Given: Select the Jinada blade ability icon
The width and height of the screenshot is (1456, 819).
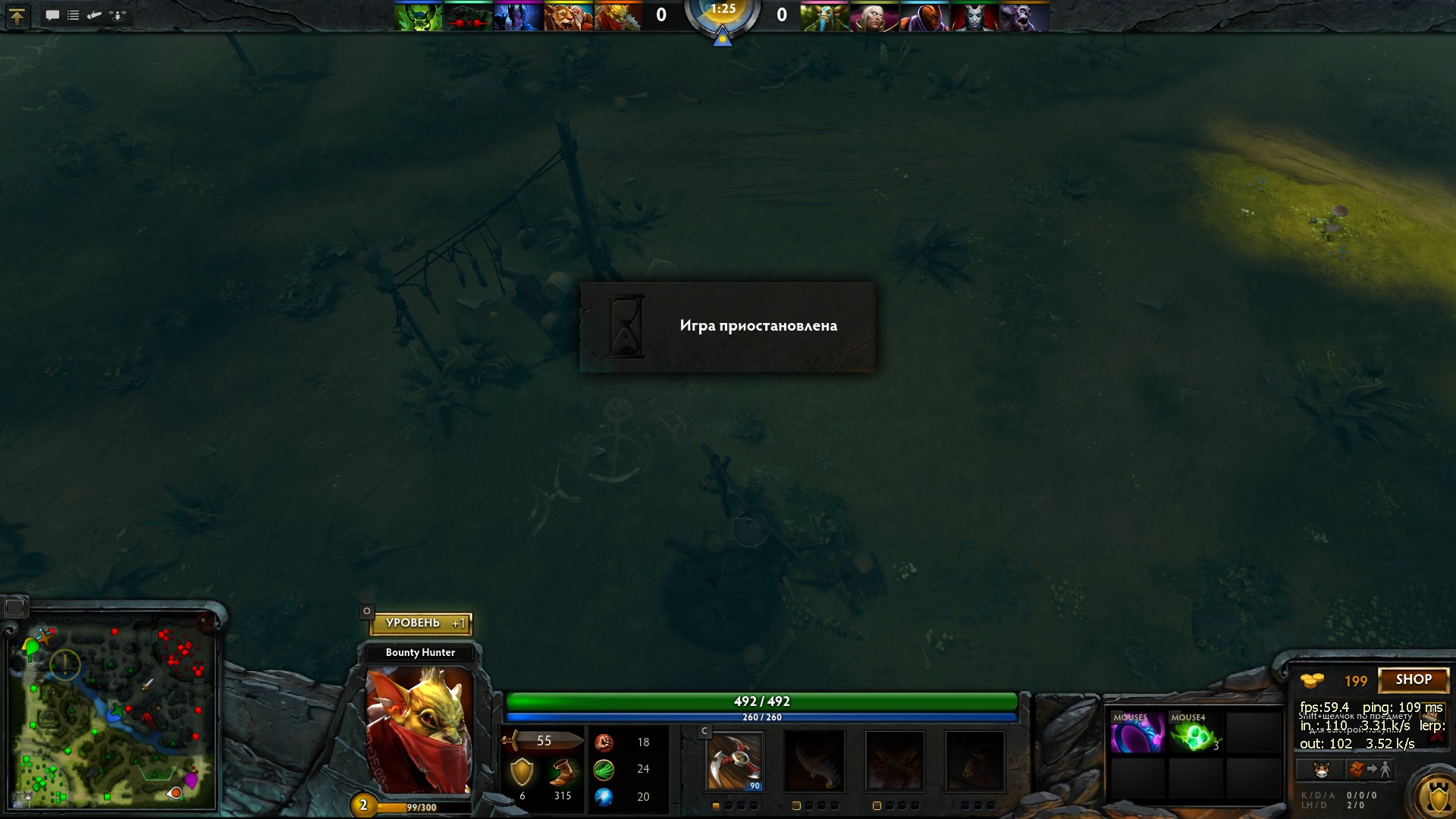Looking at the screenshot, I should click(814, 761).
